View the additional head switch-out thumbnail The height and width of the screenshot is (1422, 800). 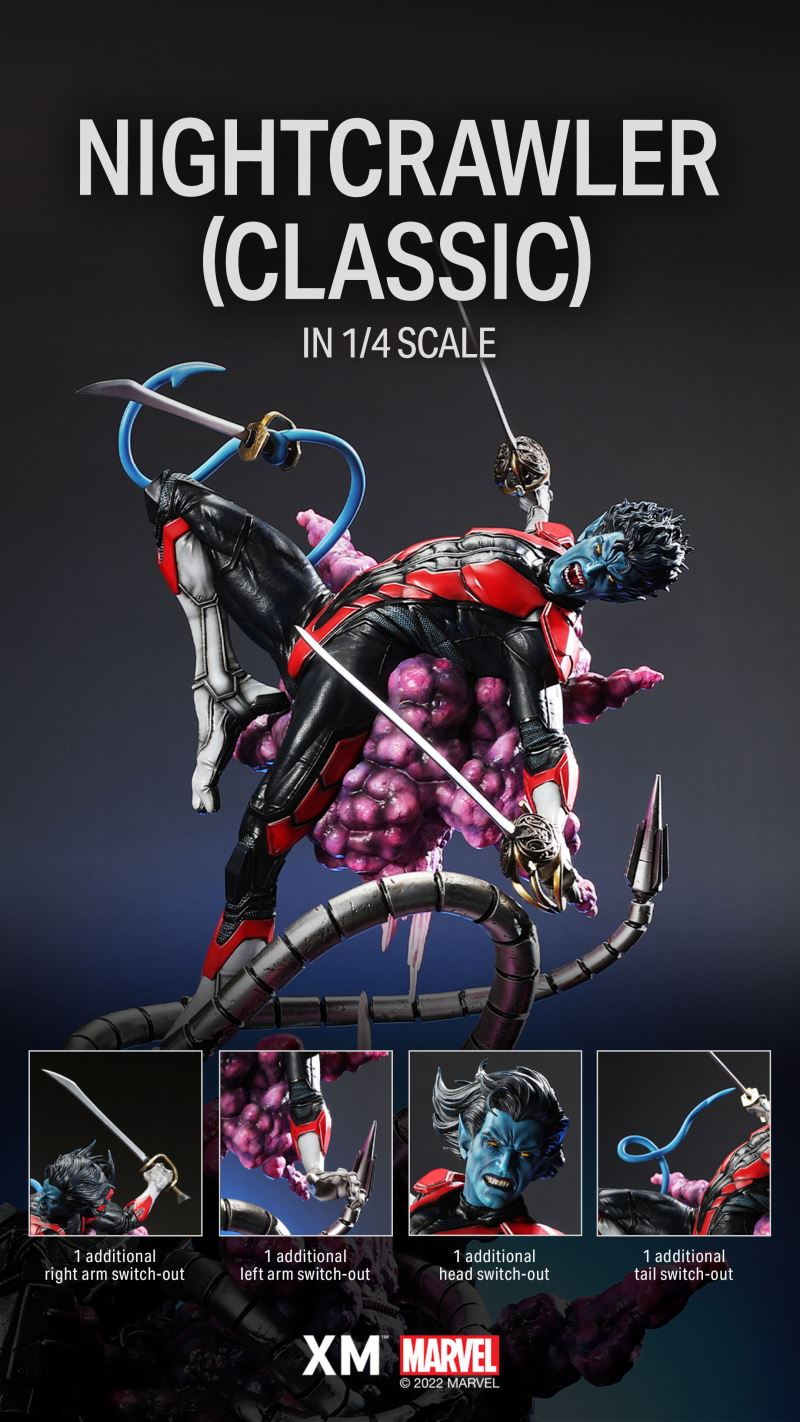click(x=494, y=1142)
